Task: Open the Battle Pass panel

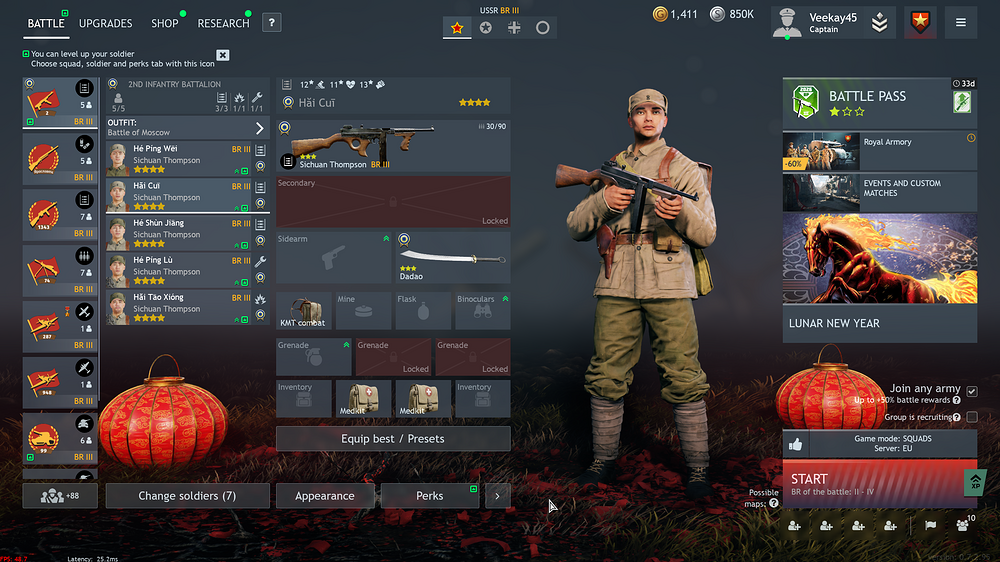Action: 879,104
